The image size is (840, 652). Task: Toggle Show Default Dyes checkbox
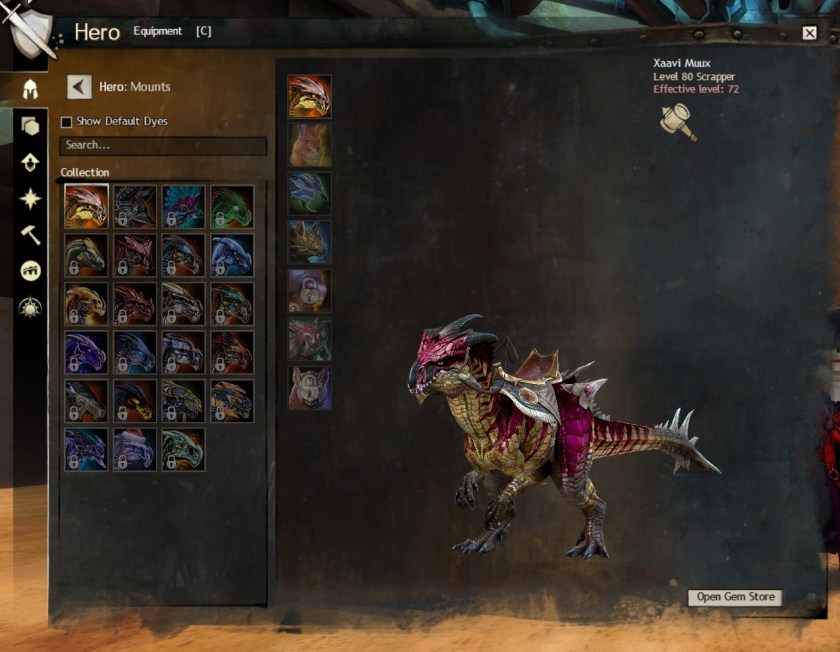coord(67,122)
